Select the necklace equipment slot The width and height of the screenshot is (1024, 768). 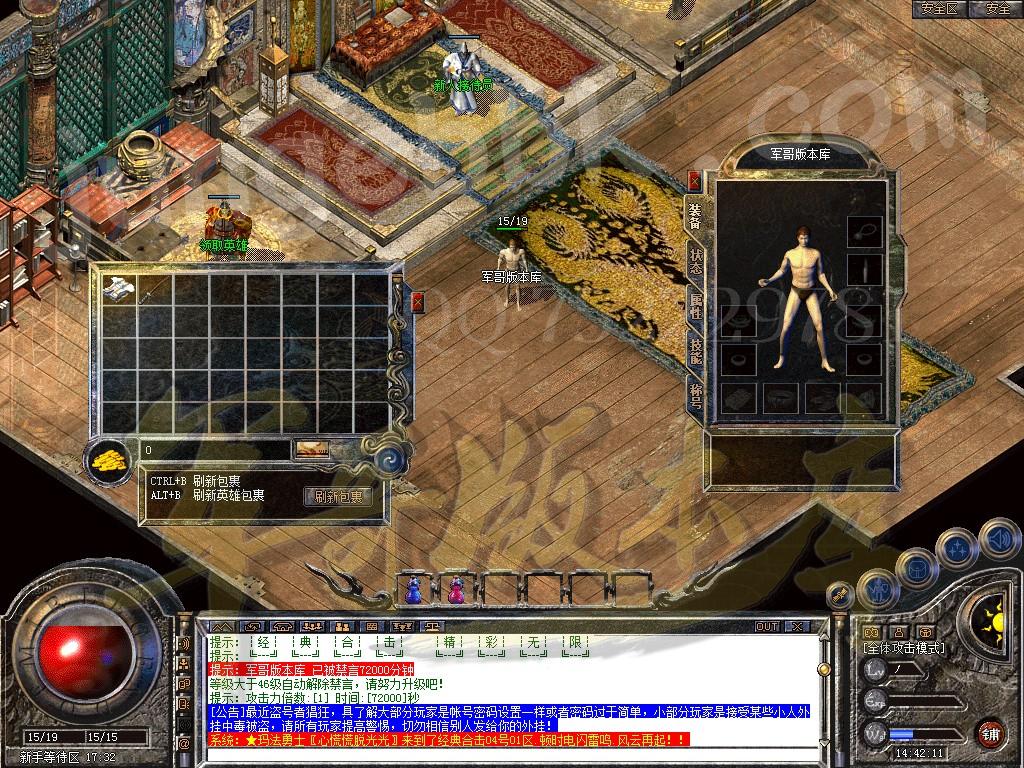865,231
